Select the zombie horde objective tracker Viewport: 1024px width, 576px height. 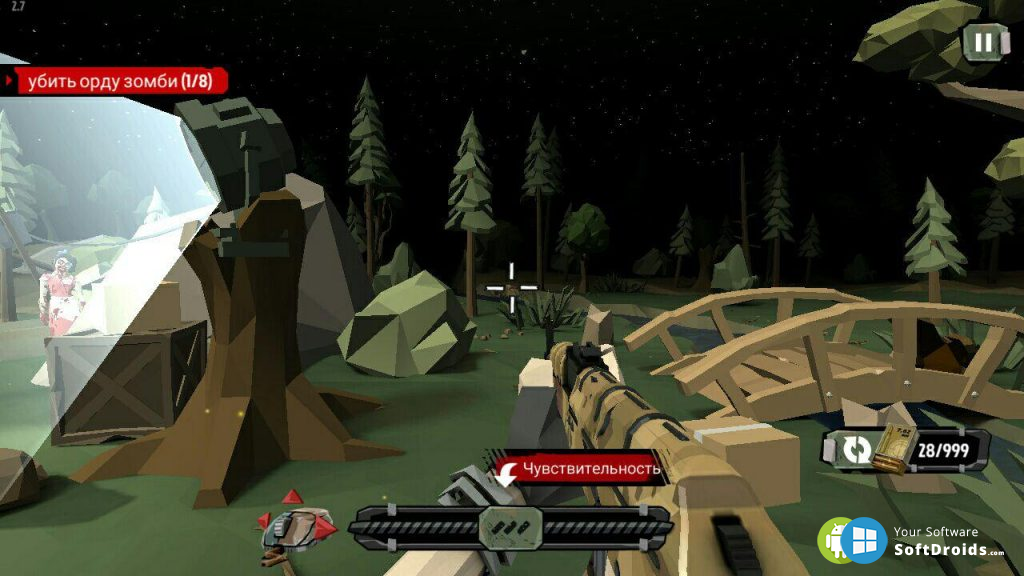click(118, 81)
